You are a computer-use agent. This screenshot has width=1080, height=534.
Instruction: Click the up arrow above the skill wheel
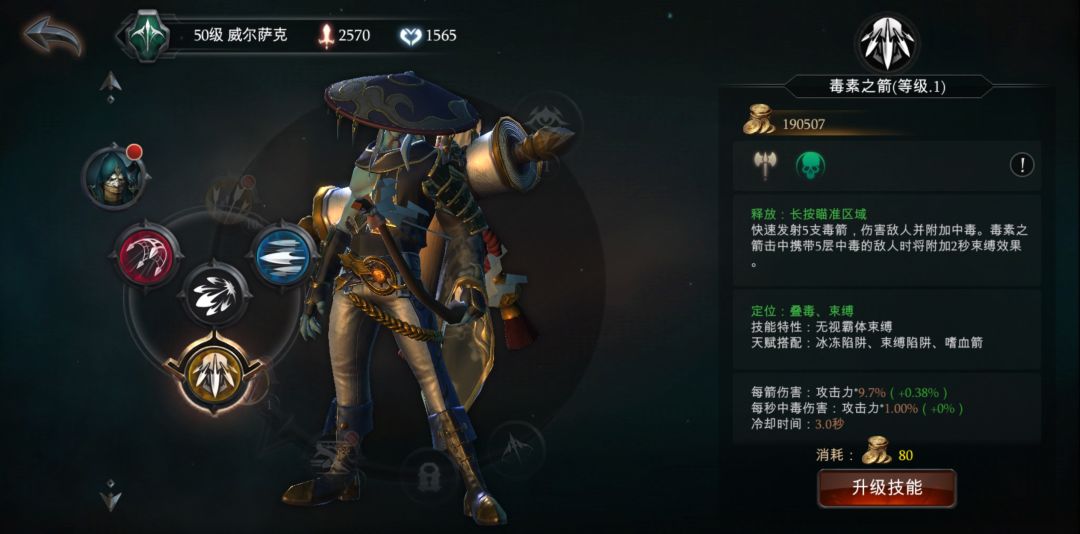[x=111, y=85]
